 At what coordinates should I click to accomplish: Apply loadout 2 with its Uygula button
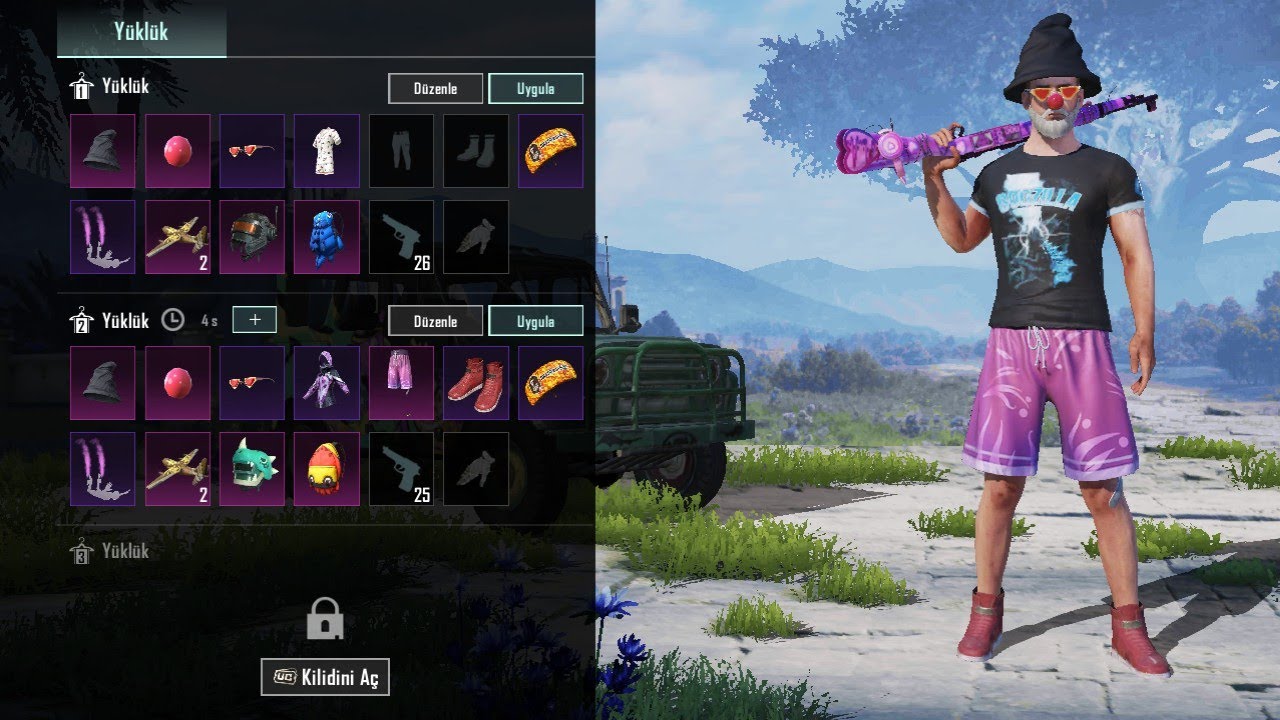tap(535, 321)
